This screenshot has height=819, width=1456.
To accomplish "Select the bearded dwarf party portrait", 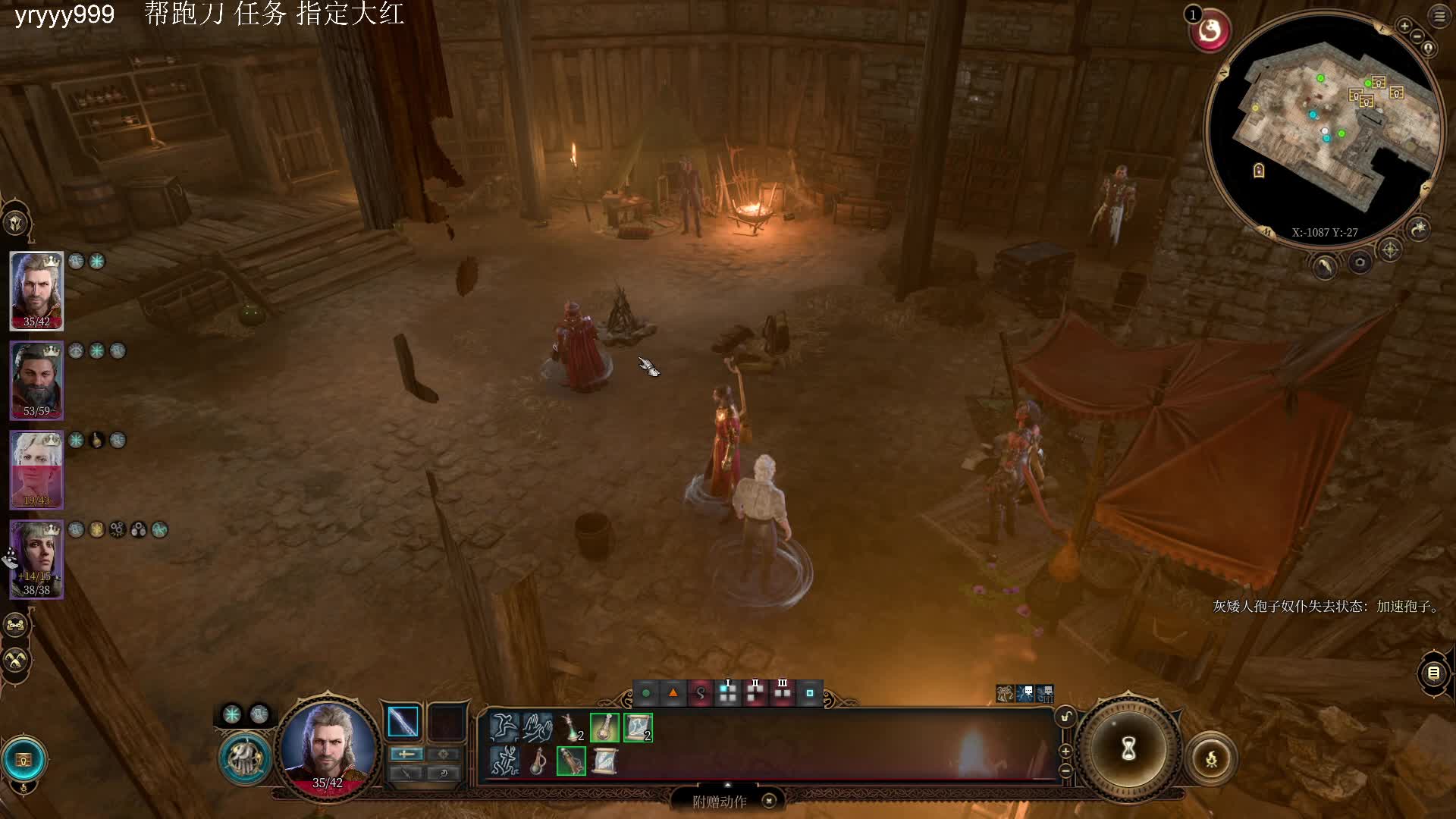I will click(x=36, y=380).
